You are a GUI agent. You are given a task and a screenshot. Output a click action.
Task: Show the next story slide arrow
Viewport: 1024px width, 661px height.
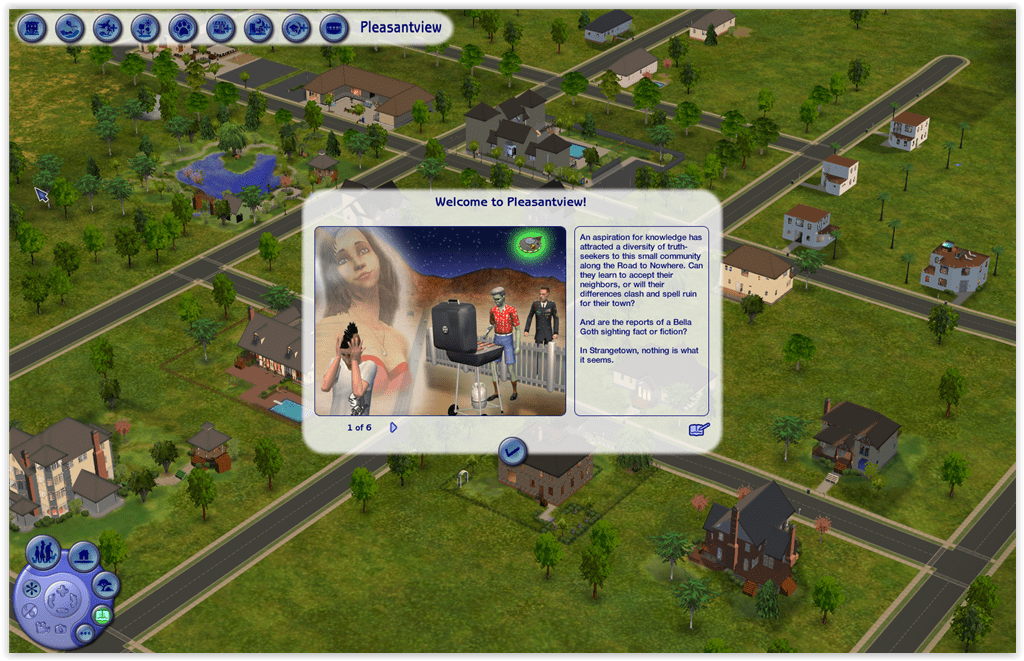tap(394, 427)
